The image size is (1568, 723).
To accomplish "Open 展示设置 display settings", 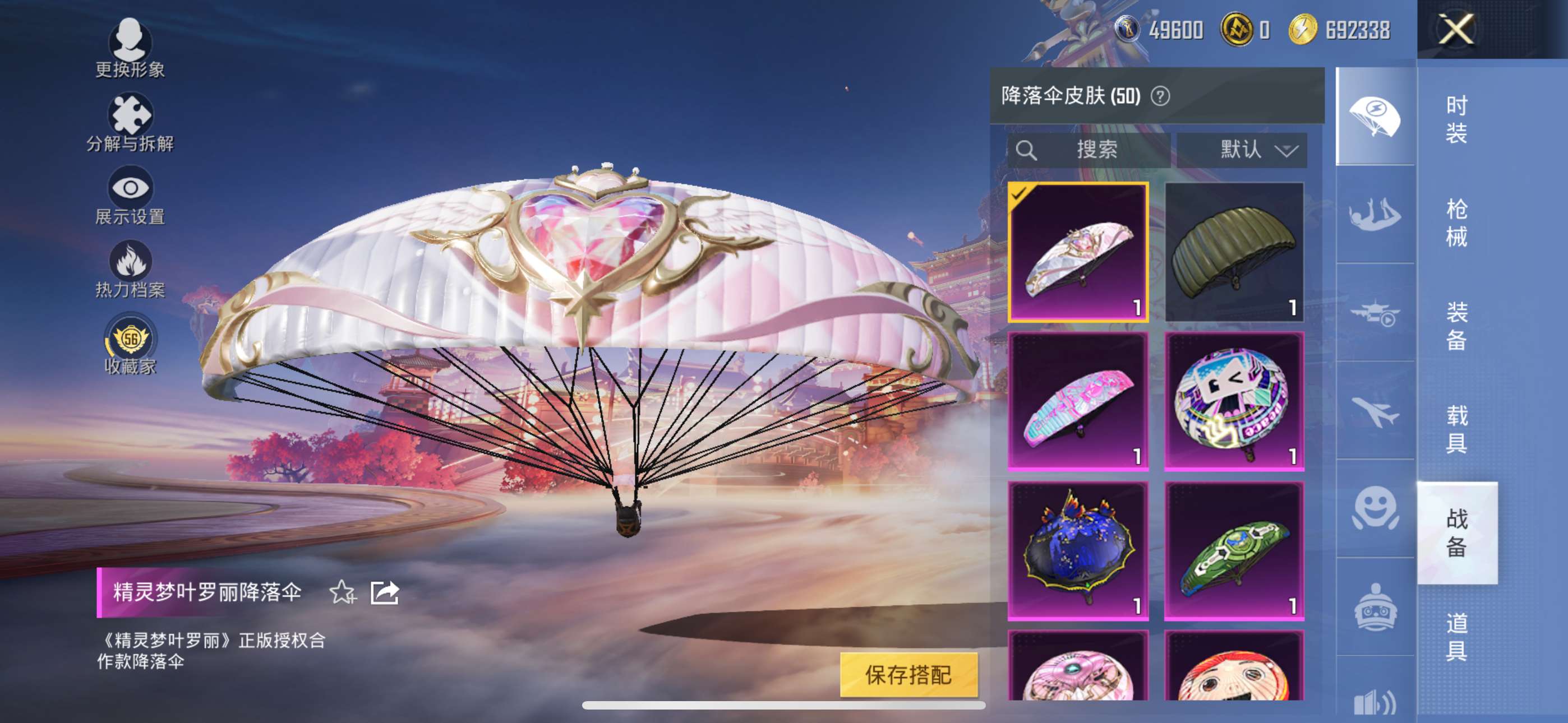I will click(130, 196).
